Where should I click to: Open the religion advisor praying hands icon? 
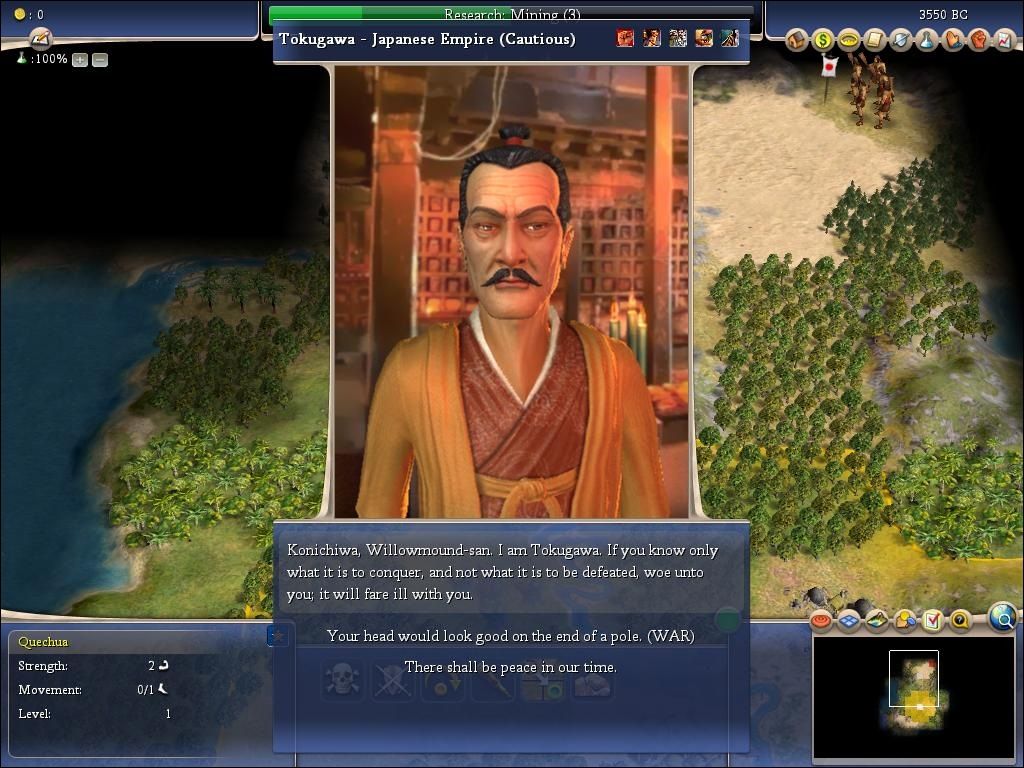(953, 40)
